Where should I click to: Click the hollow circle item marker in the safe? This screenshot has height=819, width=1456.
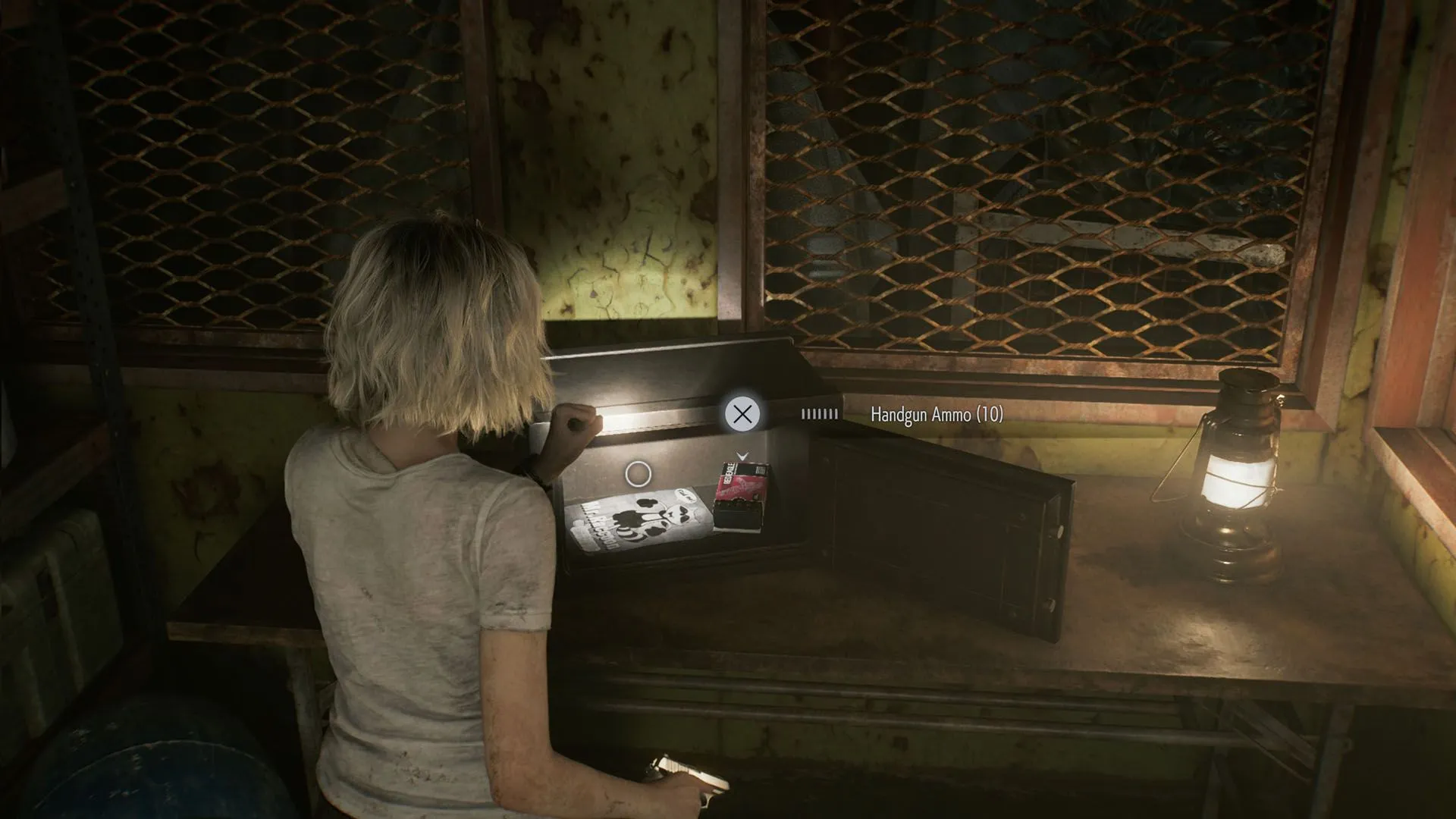(638, 474)
